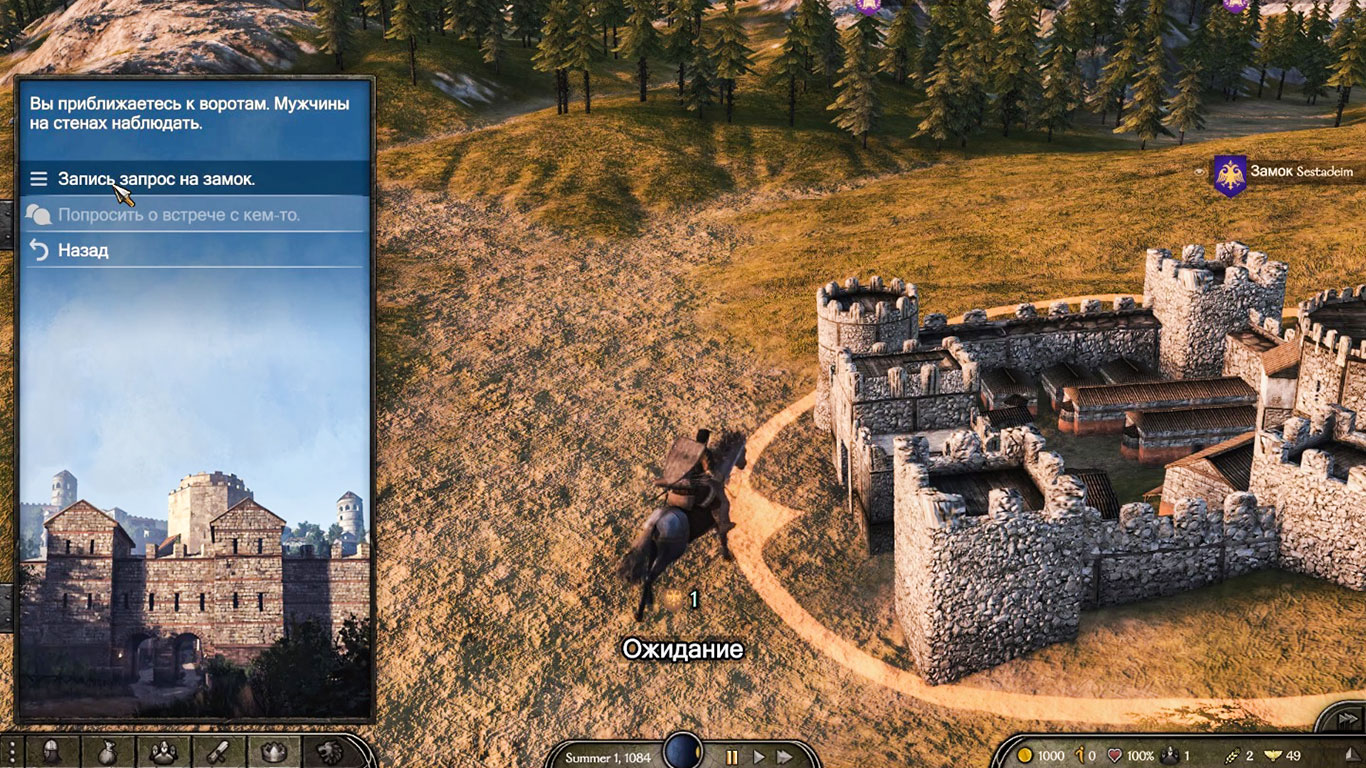Pause the campaign time with pause button

pyautogui.click(x=733, y=757)
